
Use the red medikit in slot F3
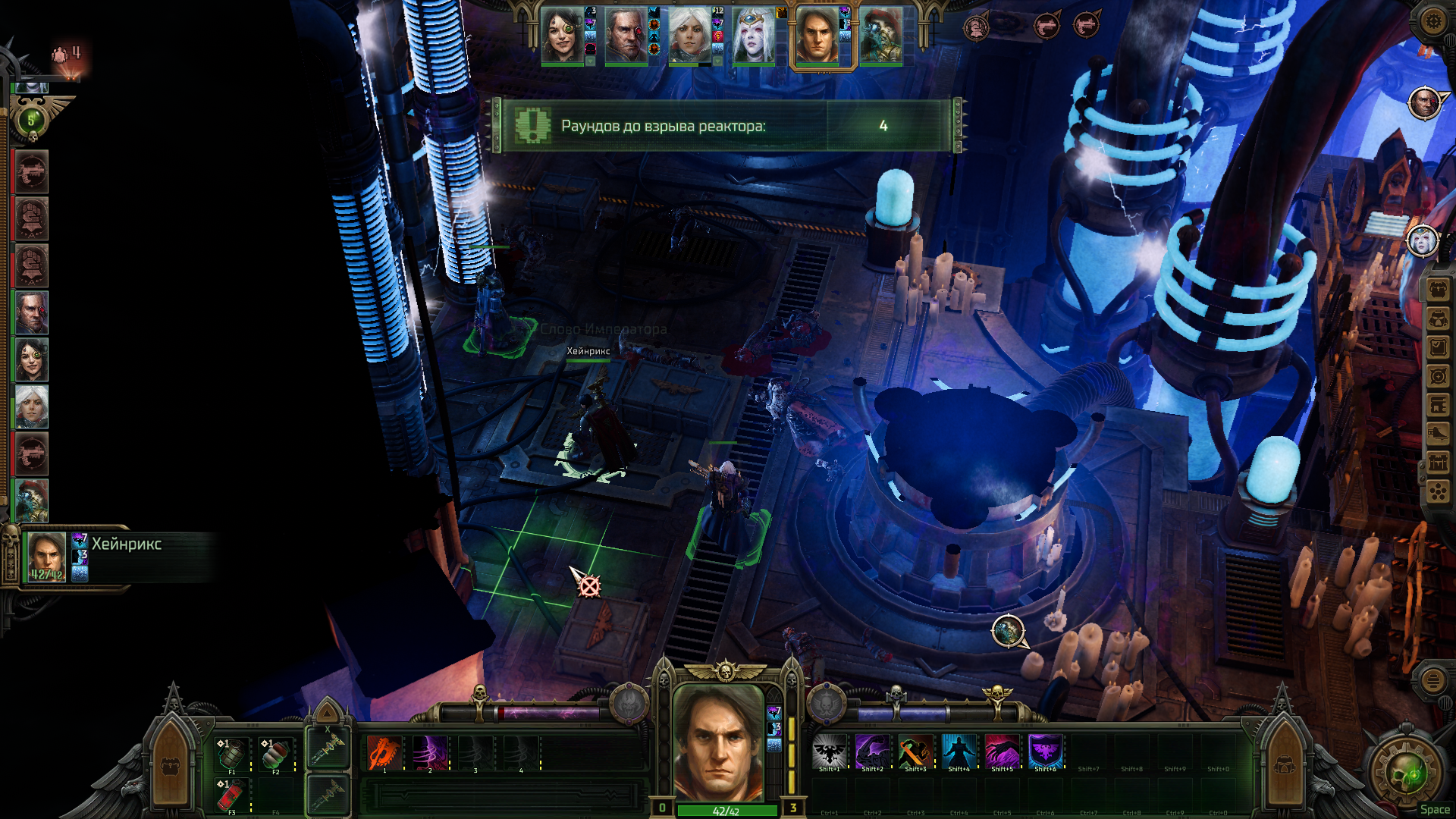(232, 795)
